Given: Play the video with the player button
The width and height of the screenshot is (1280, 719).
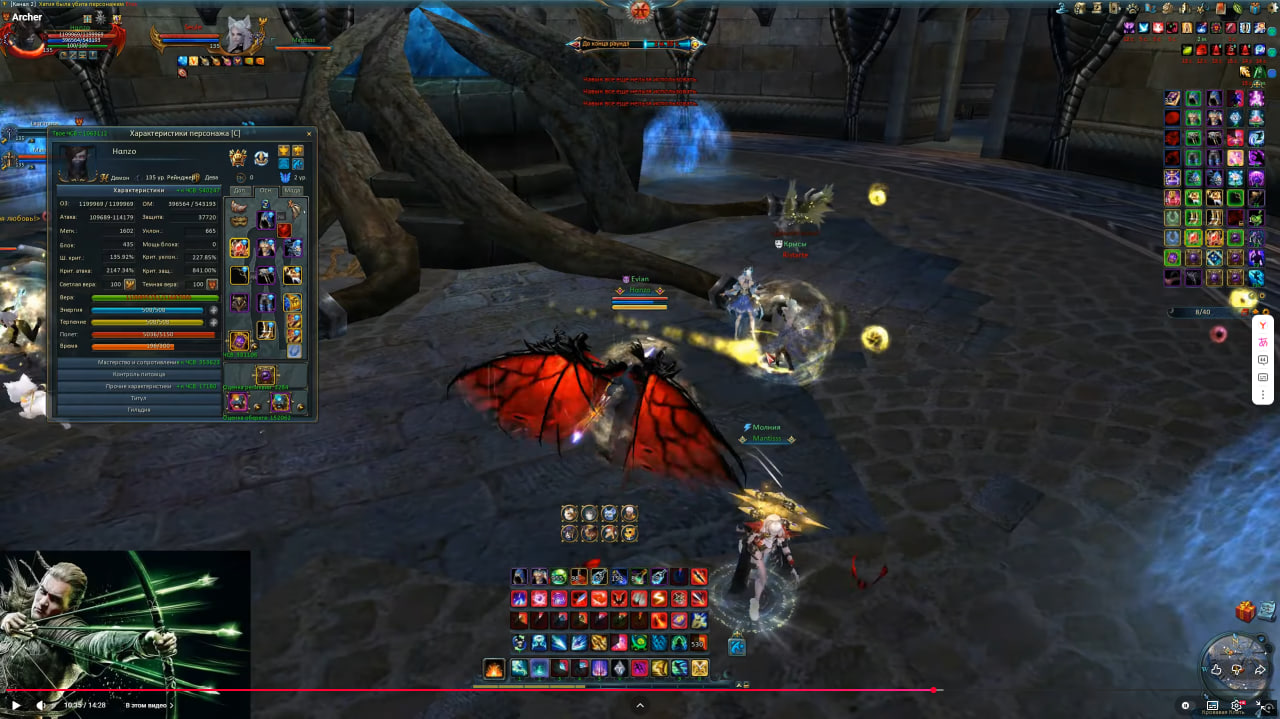Looking at the screenshot, I should [16, 705].
